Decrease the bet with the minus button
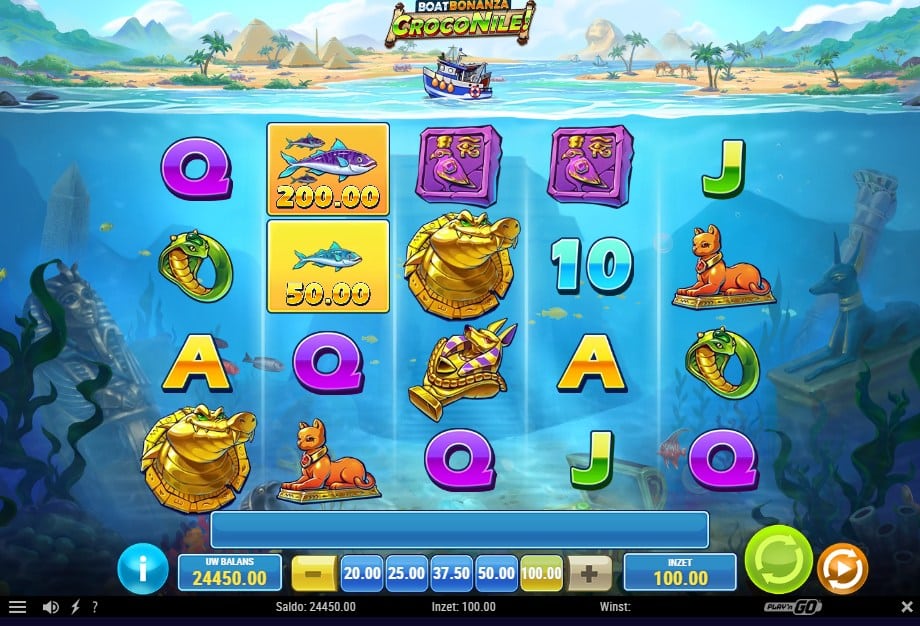 point(314,574)
